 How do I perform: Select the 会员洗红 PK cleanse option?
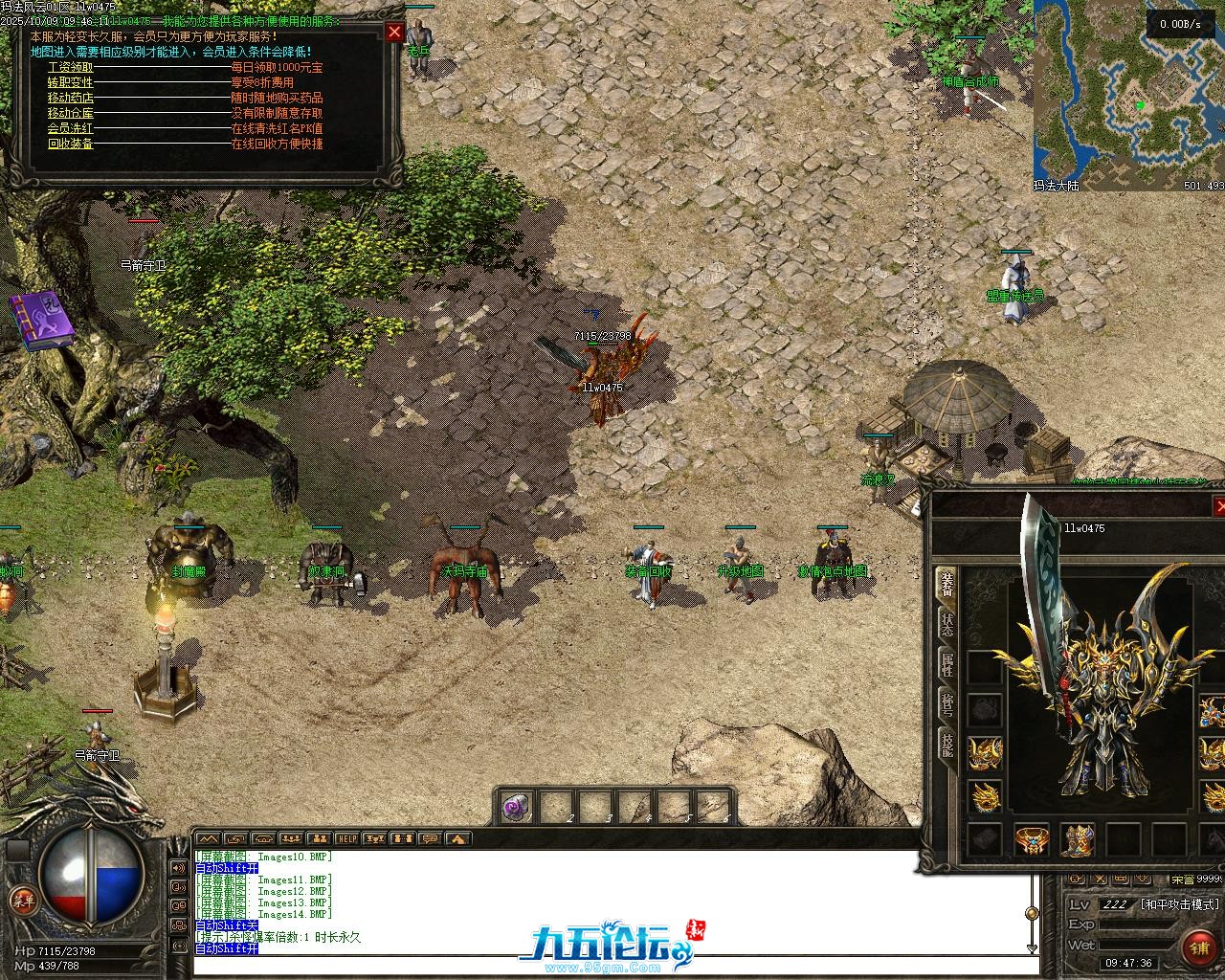coord(71,129)
